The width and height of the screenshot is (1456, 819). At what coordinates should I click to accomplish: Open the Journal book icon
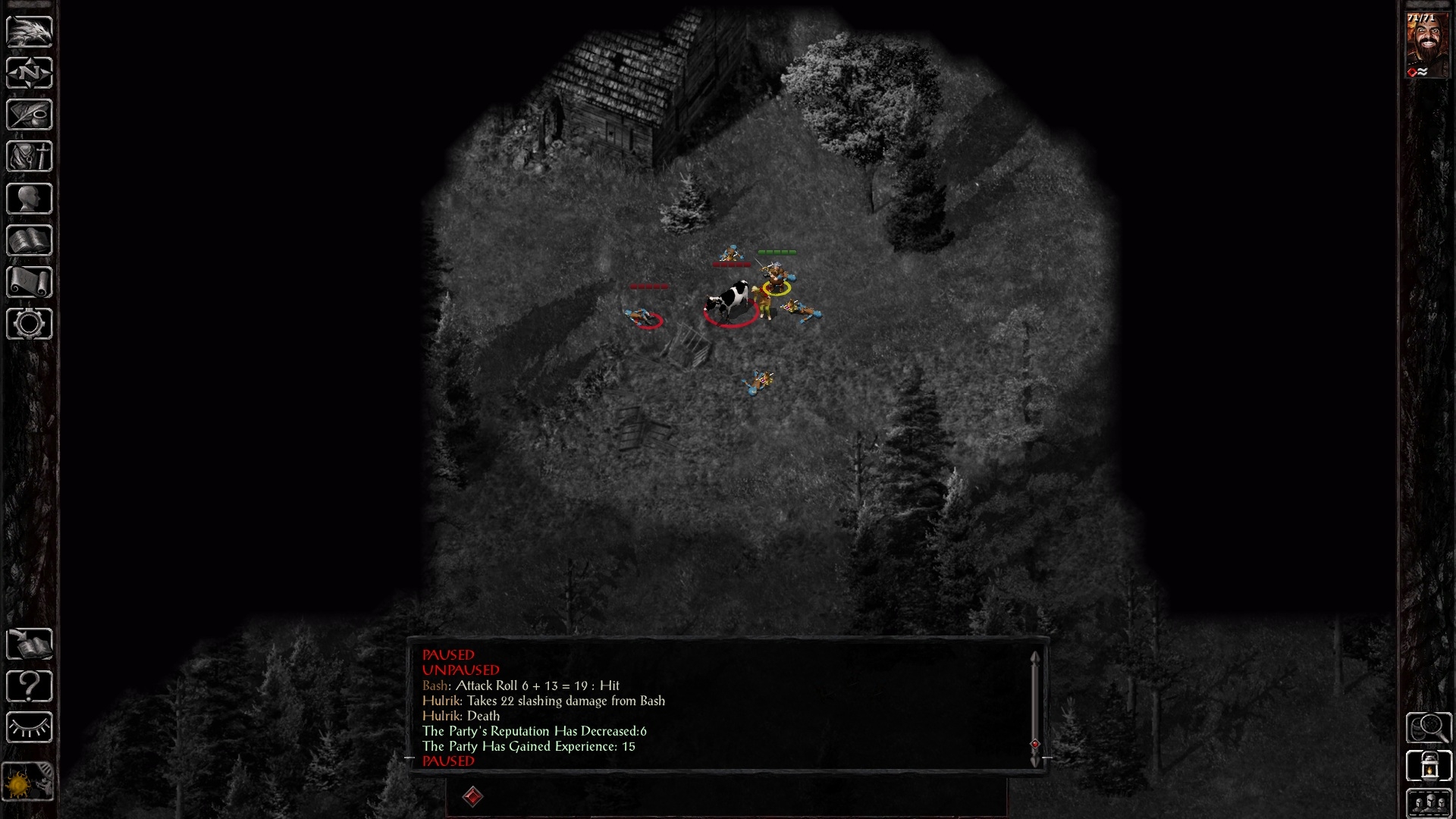pyautogui.click(x=30, y=115)
